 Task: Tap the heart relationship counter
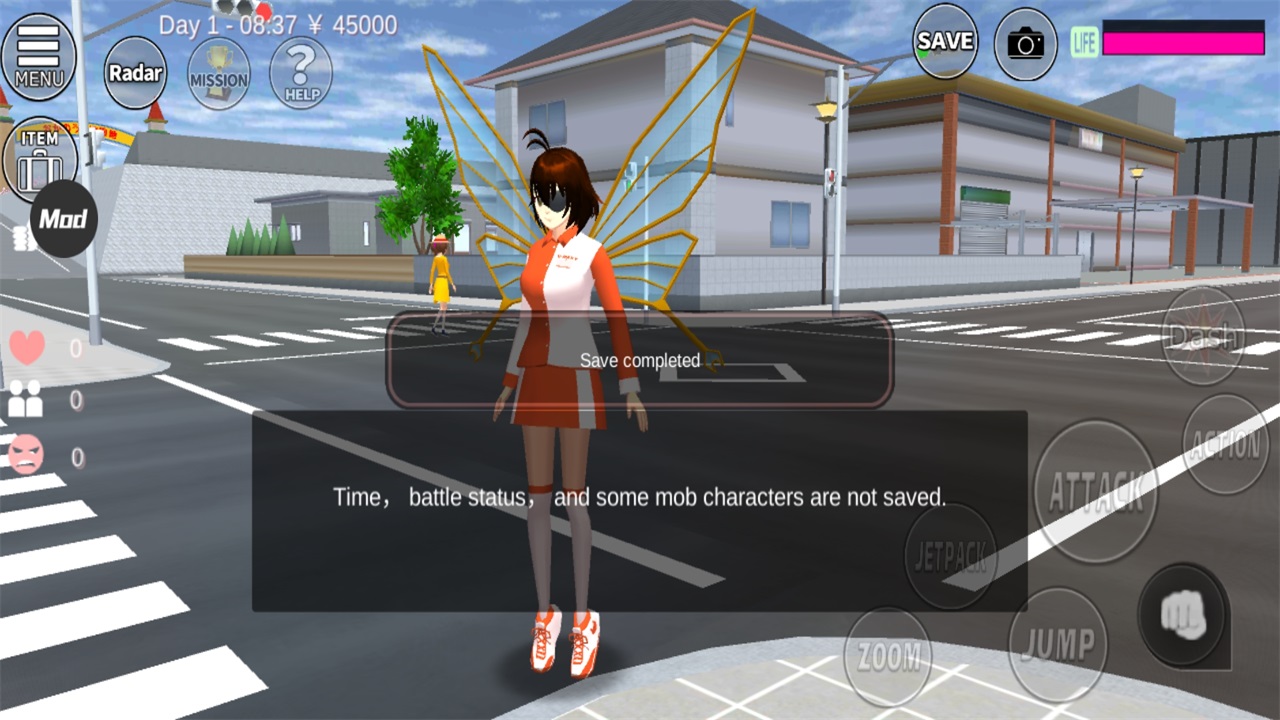27,347
